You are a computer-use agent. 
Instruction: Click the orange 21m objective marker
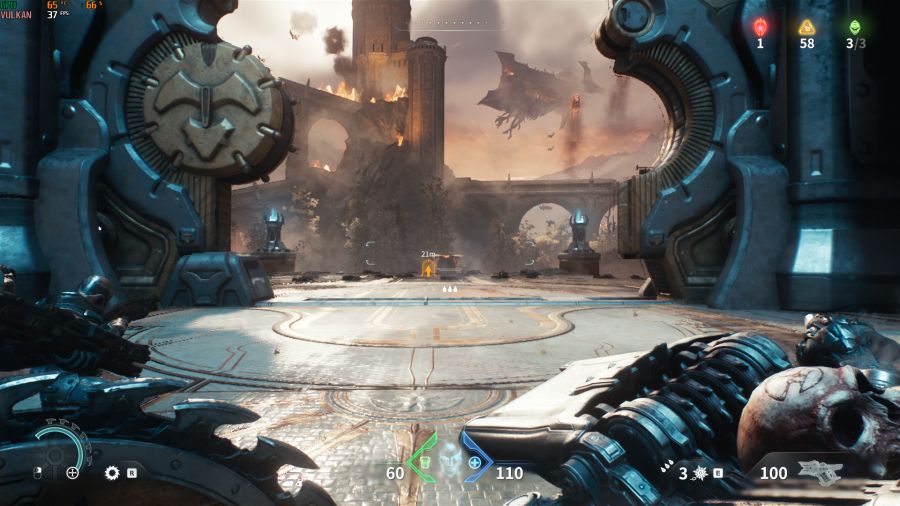click(430, 267)
